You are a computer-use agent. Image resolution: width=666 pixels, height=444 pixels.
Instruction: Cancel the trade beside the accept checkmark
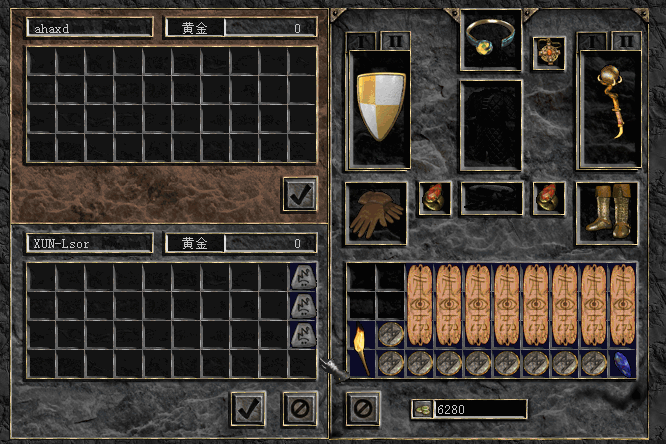298,408
